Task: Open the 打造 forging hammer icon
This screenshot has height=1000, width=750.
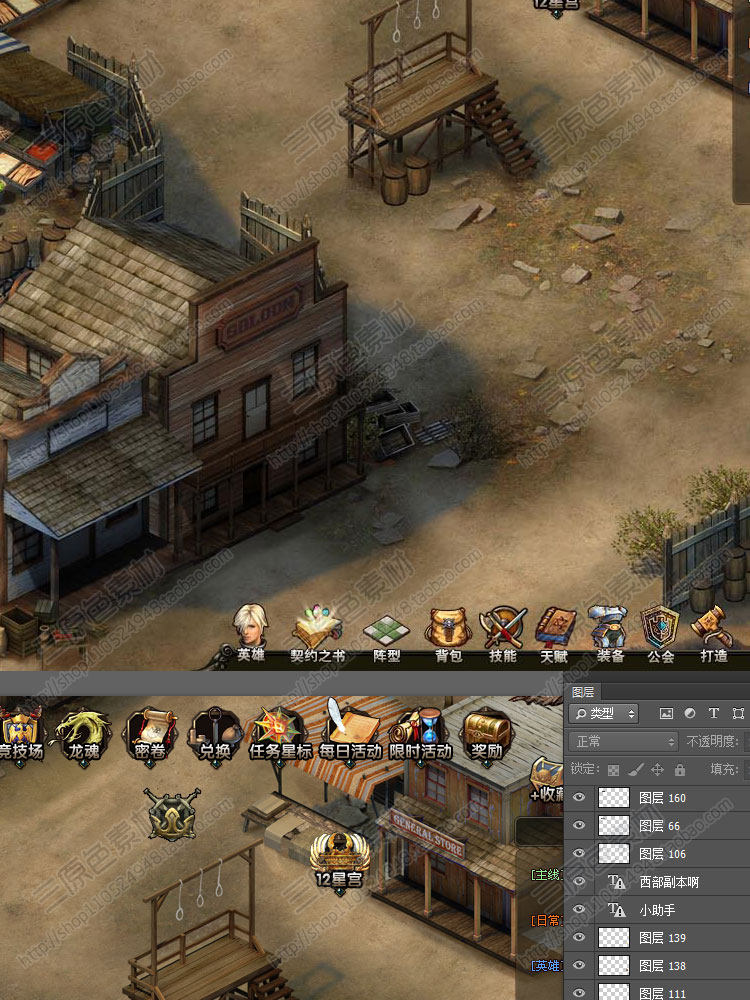Action: (x=713, y=630)
